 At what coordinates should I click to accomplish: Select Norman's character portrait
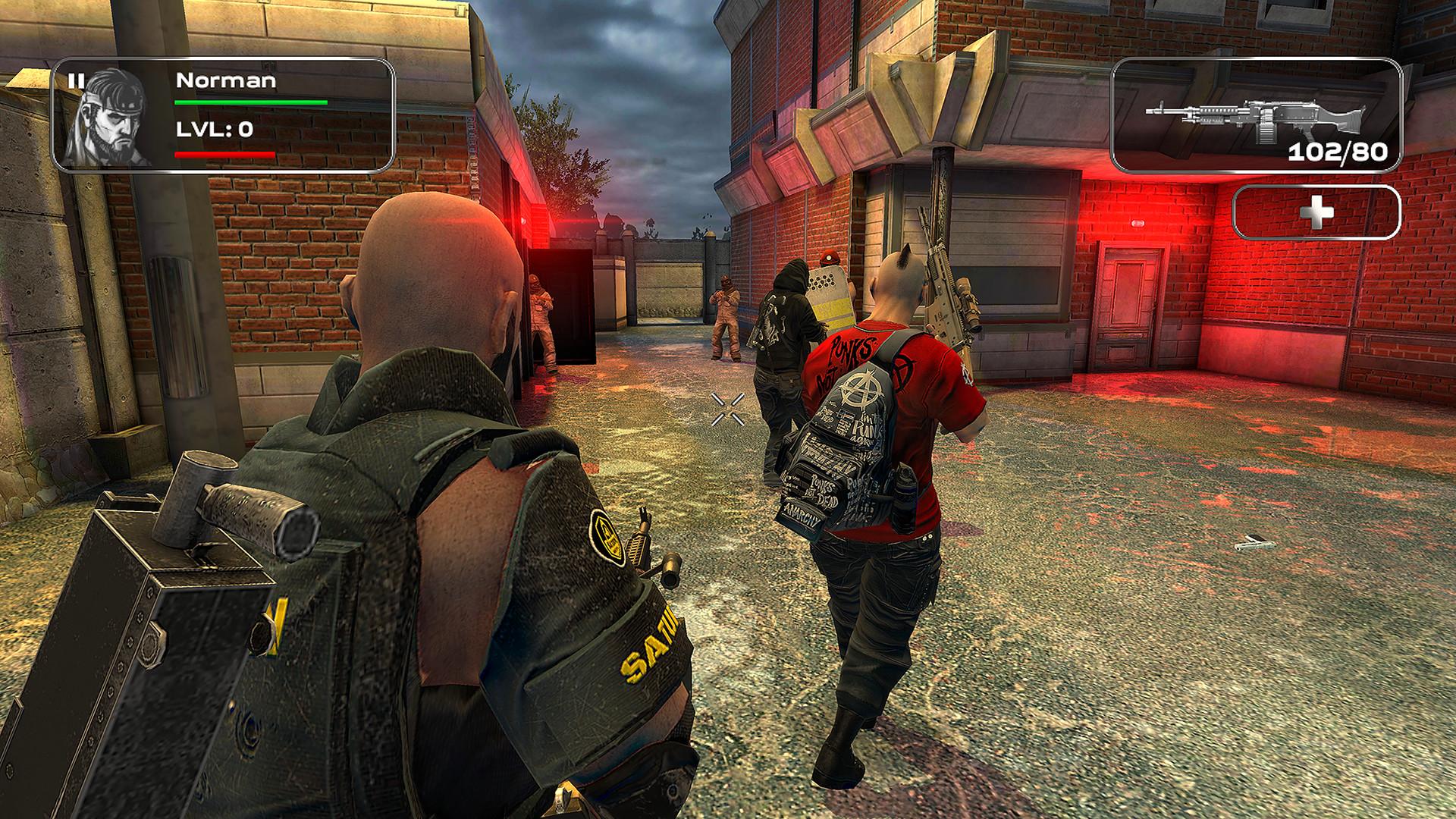pyautogui.click(x=109, y=115)
